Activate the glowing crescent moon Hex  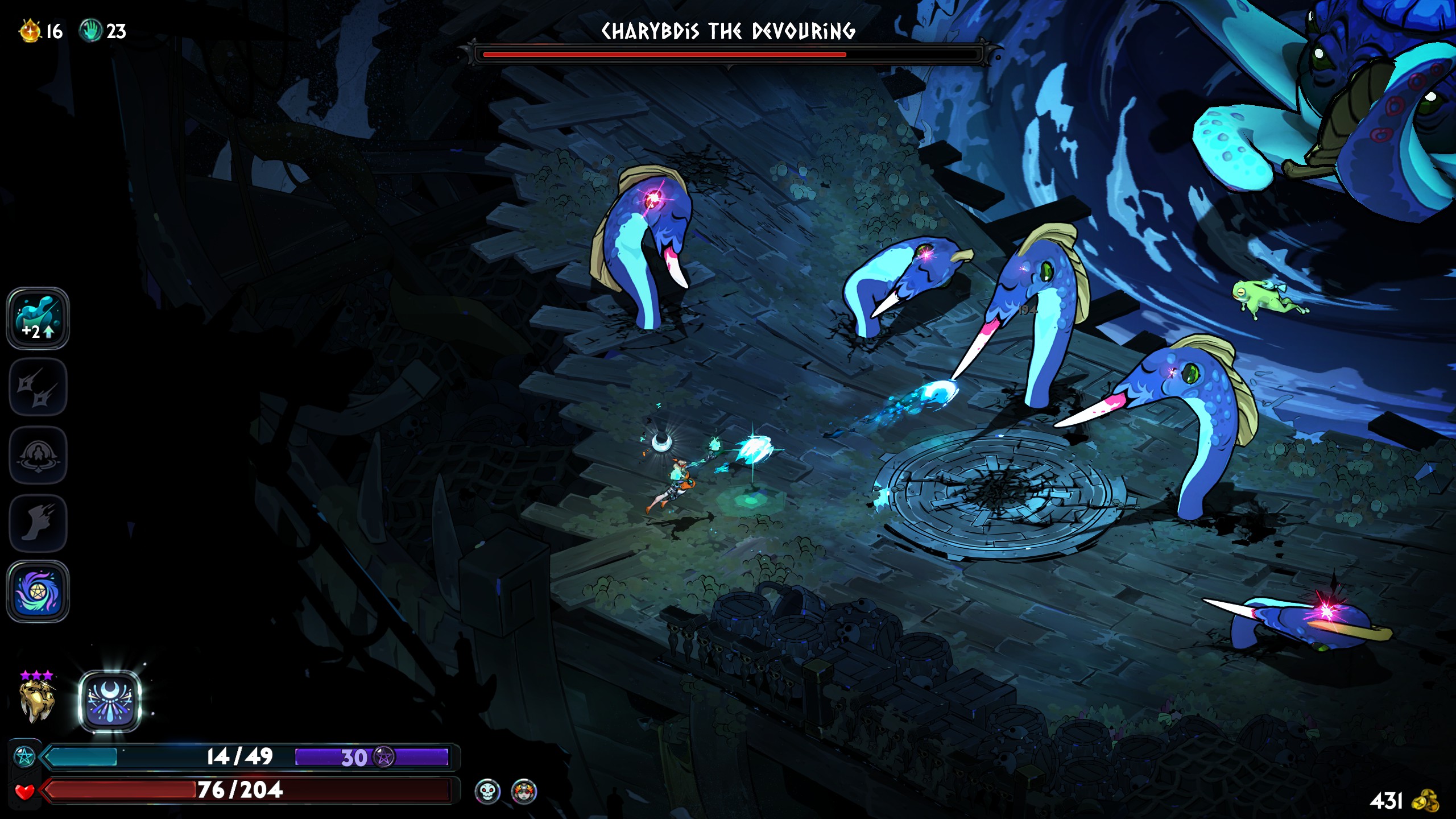point(109,701)
